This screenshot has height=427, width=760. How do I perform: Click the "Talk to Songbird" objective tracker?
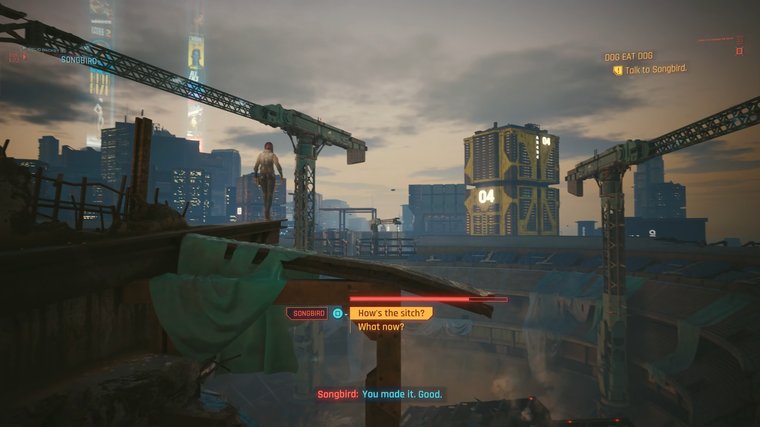coord(656,69)
